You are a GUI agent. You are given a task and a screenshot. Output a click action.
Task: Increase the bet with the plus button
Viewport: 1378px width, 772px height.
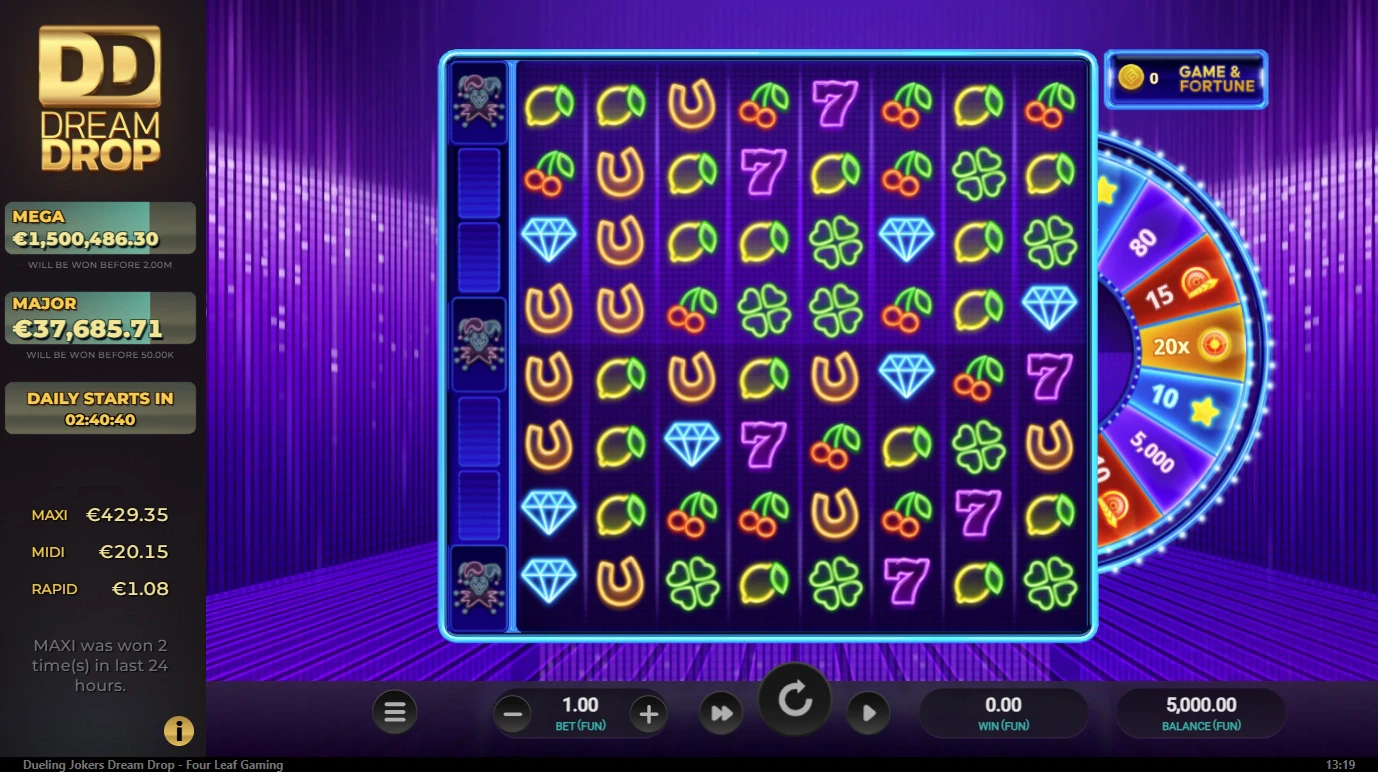point(648,713)
